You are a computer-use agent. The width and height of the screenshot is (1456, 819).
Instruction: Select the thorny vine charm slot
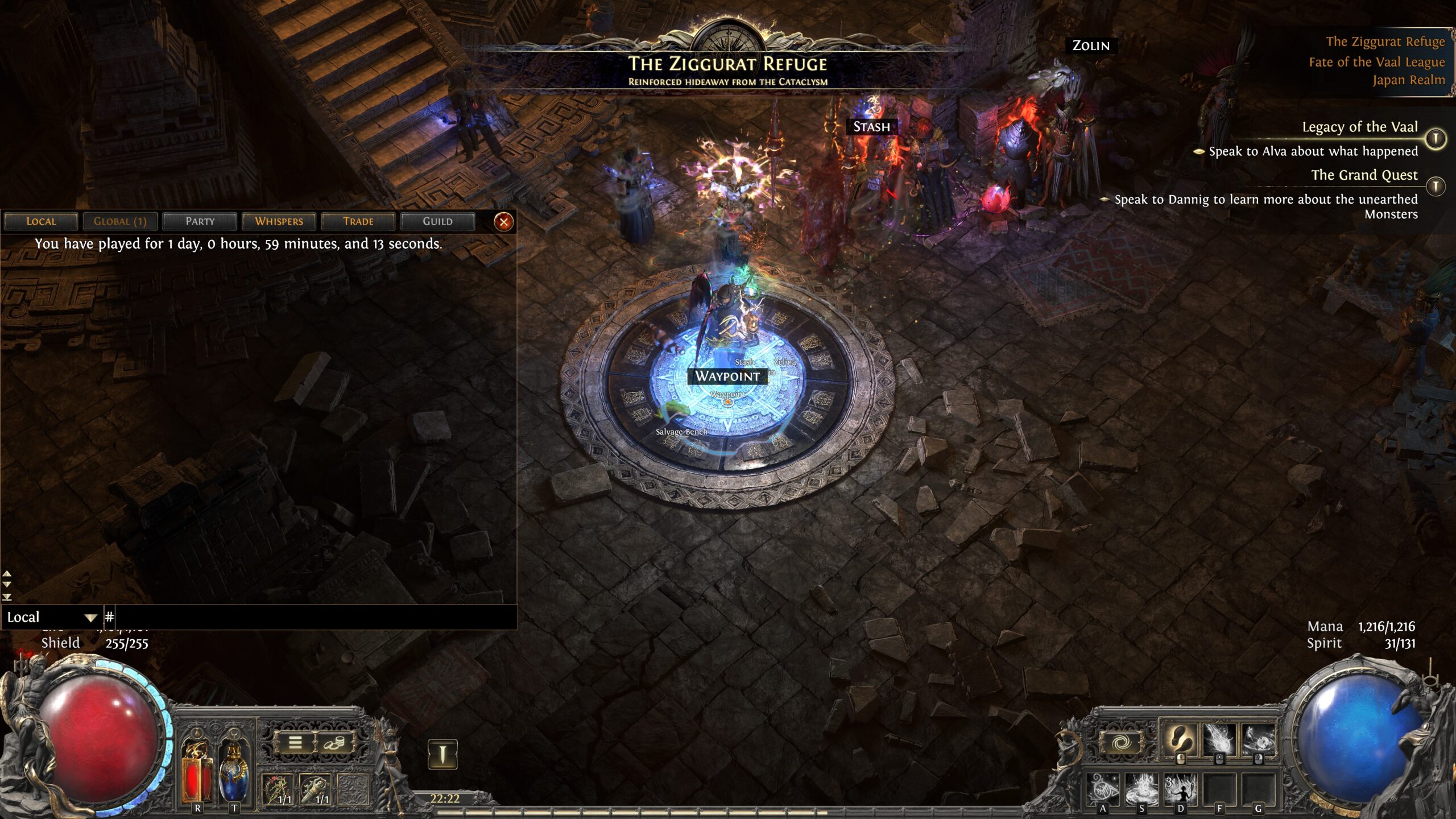[x=278, y=789]
